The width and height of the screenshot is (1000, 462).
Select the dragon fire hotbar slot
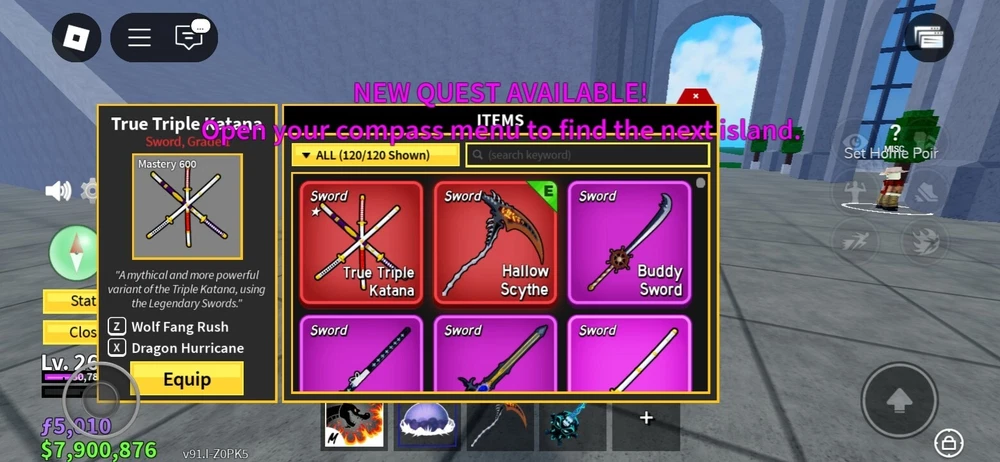[354, 425]
